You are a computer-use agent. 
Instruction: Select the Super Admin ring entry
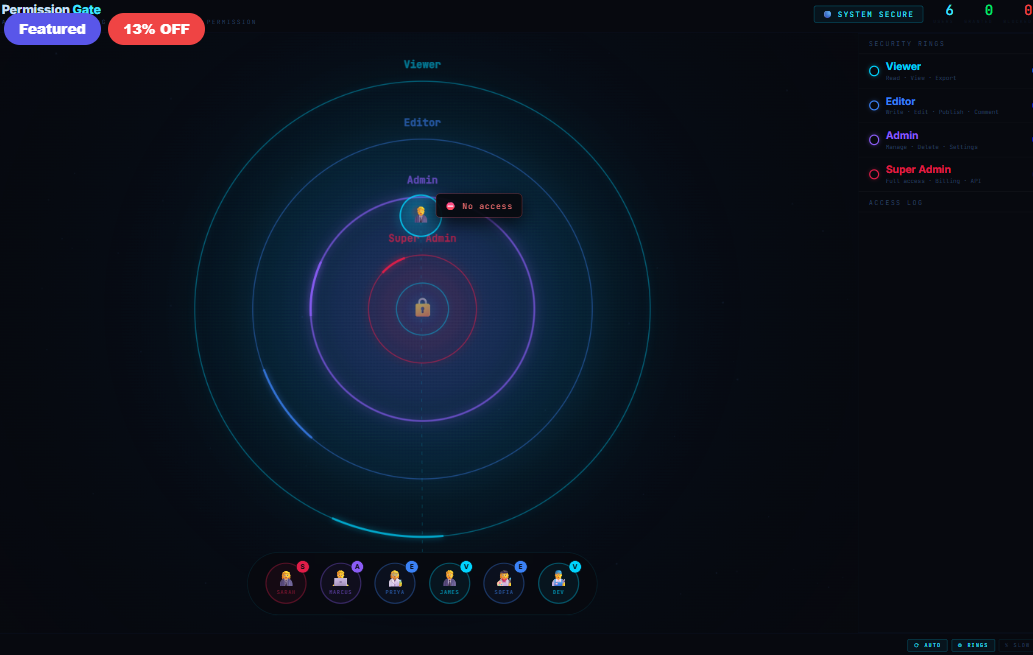[x=945, y=173]
